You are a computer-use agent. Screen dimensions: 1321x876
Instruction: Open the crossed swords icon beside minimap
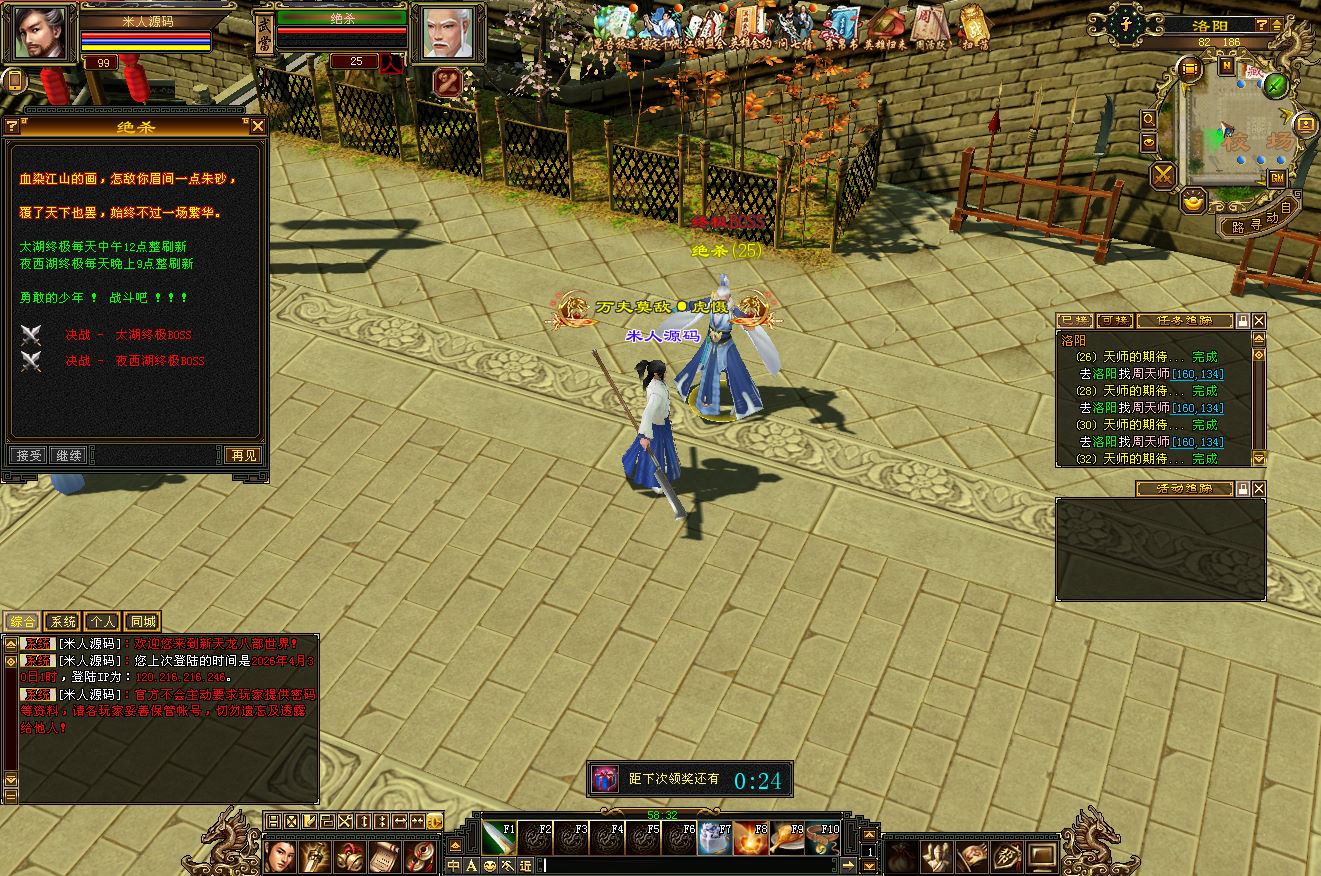pyautogui.click(x=1164, y=176)
